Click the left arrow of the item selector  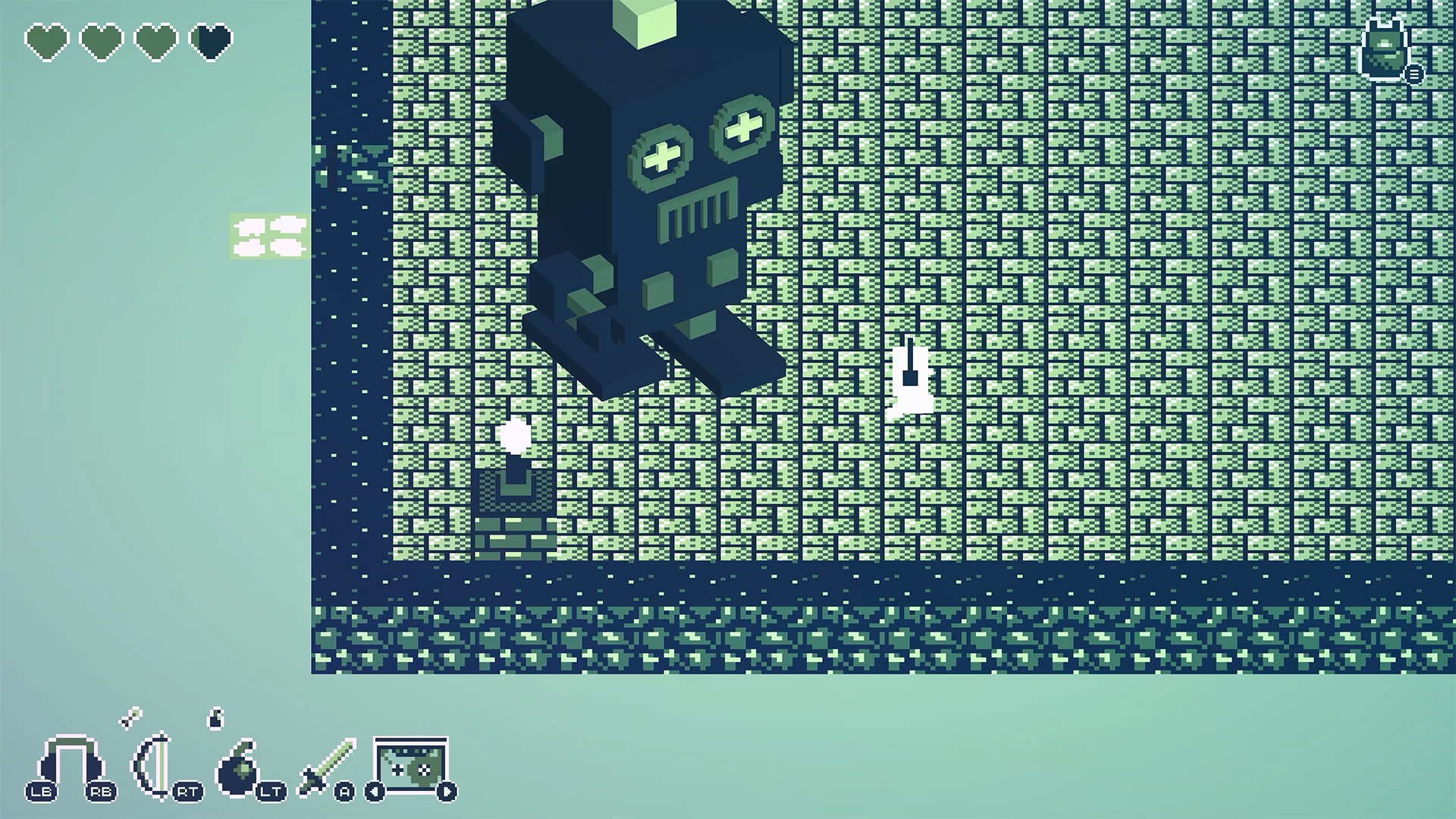coord(375,791)
